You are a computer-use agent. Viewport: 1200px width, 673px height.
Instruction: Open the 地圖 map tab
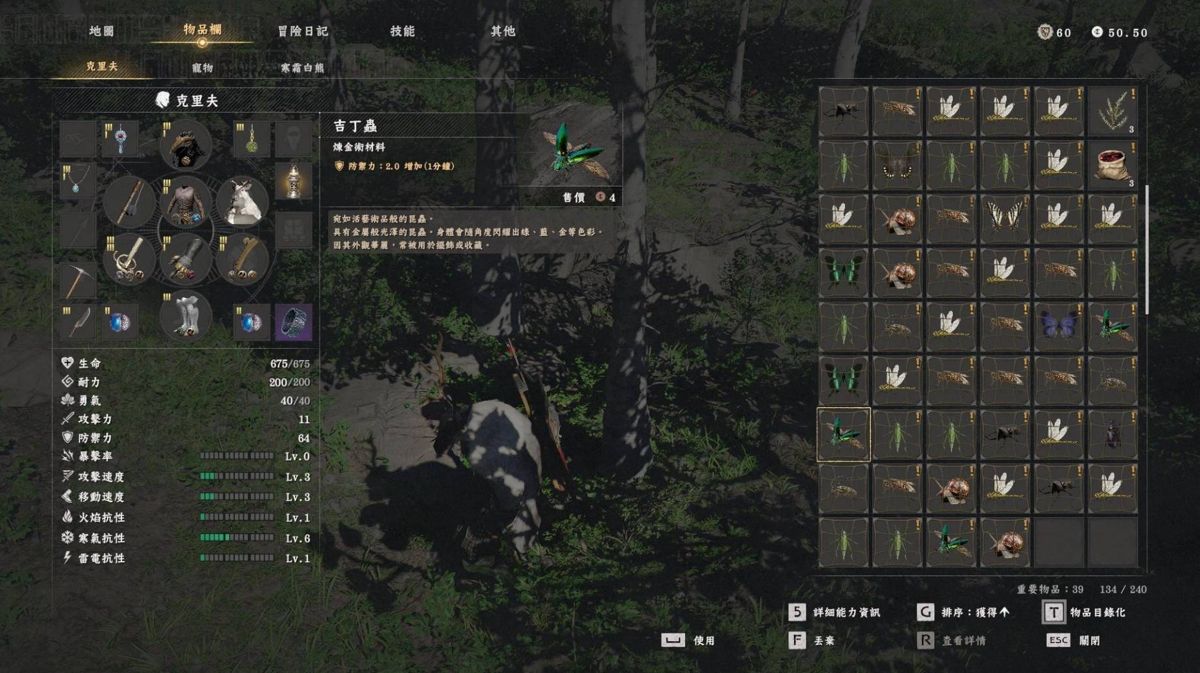pos(101,31)
